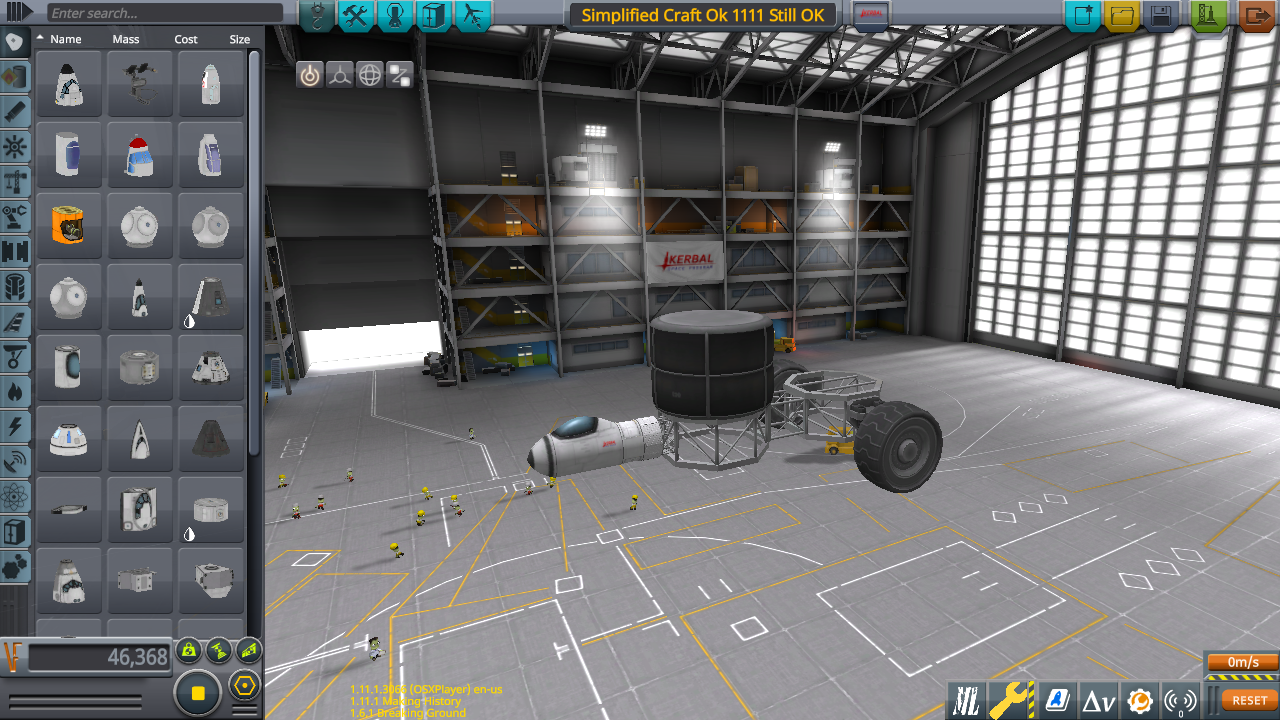1280x720 pixels.
Task: Open the Engines parts category
Action: point(14,111)
